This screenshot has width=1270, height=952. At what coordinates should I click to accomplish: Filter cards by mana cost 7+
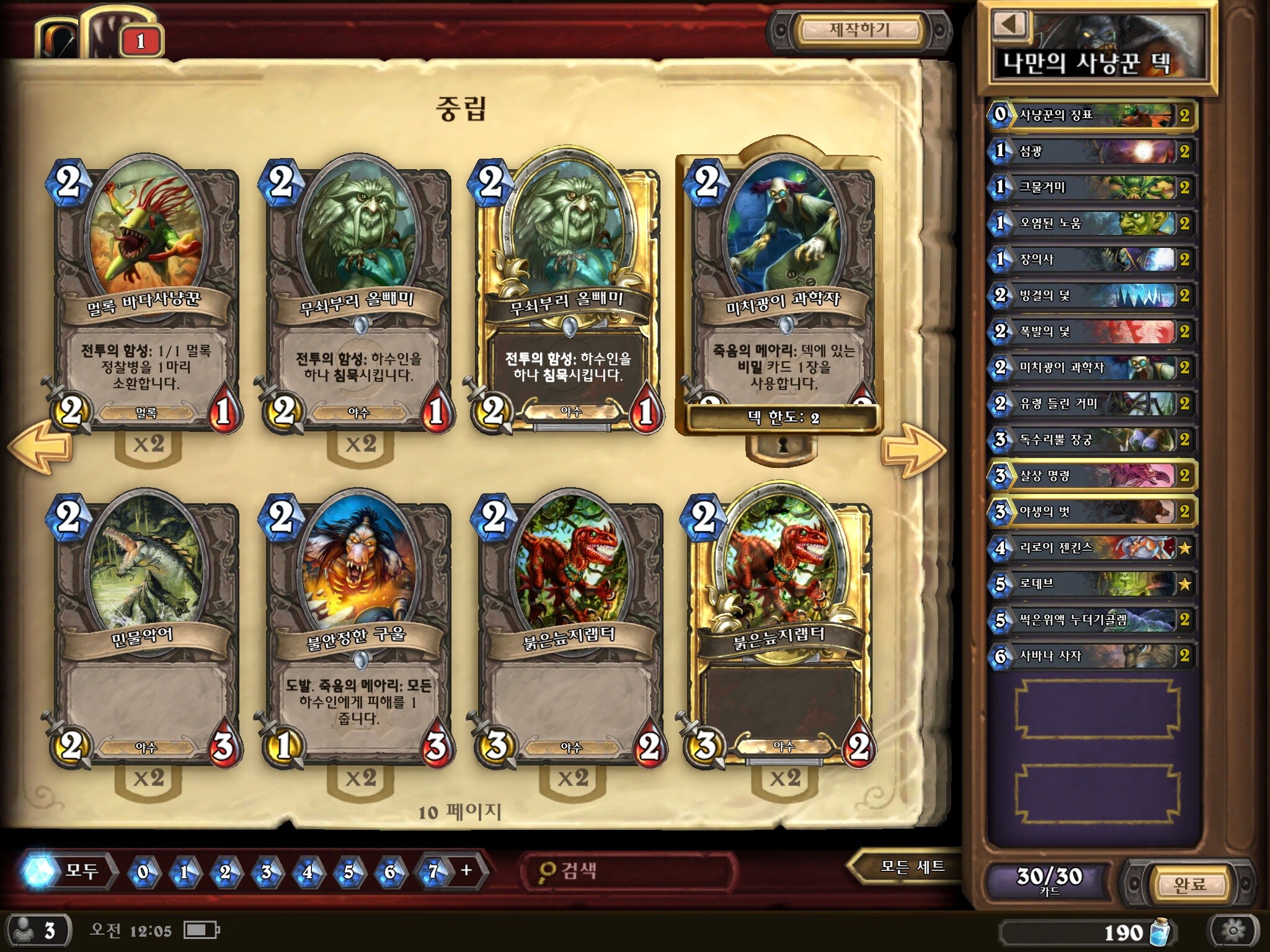[x=448, y=871]
